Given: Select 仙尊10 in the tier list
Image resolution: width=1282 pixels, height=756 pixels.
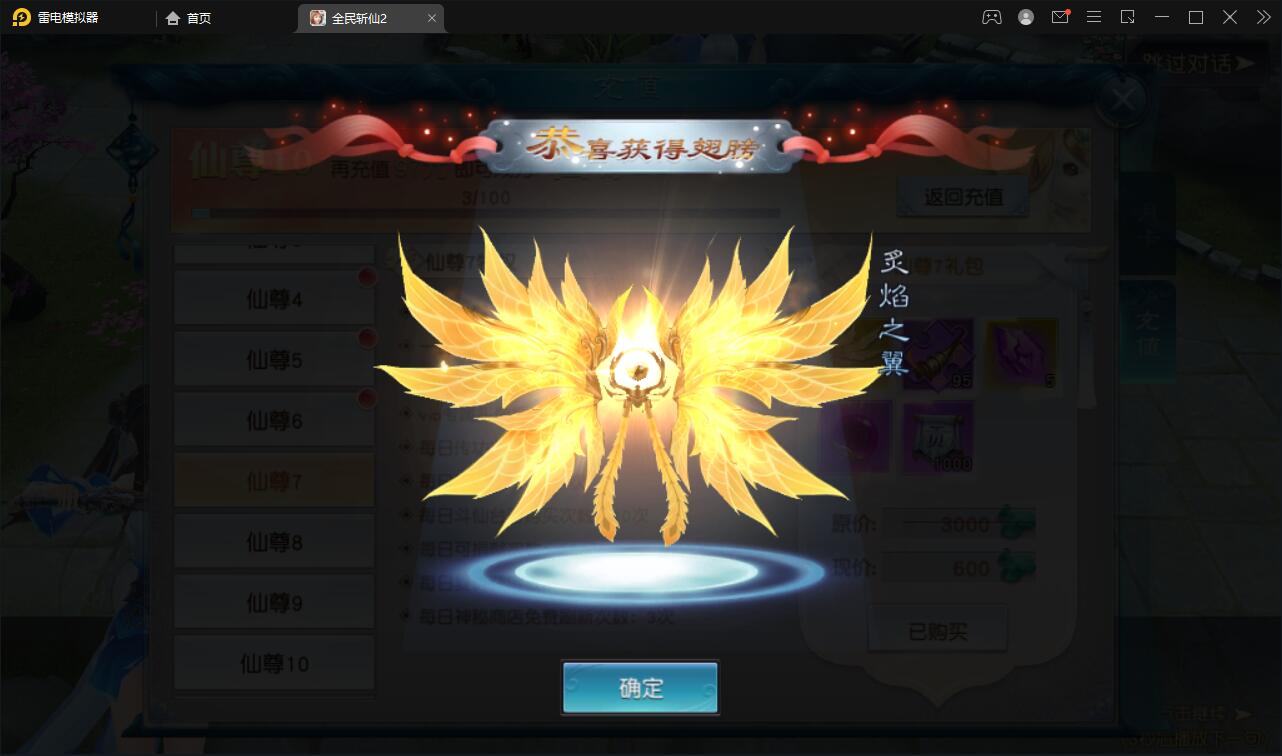Looking at the screenshot, I should coord(273,661).
